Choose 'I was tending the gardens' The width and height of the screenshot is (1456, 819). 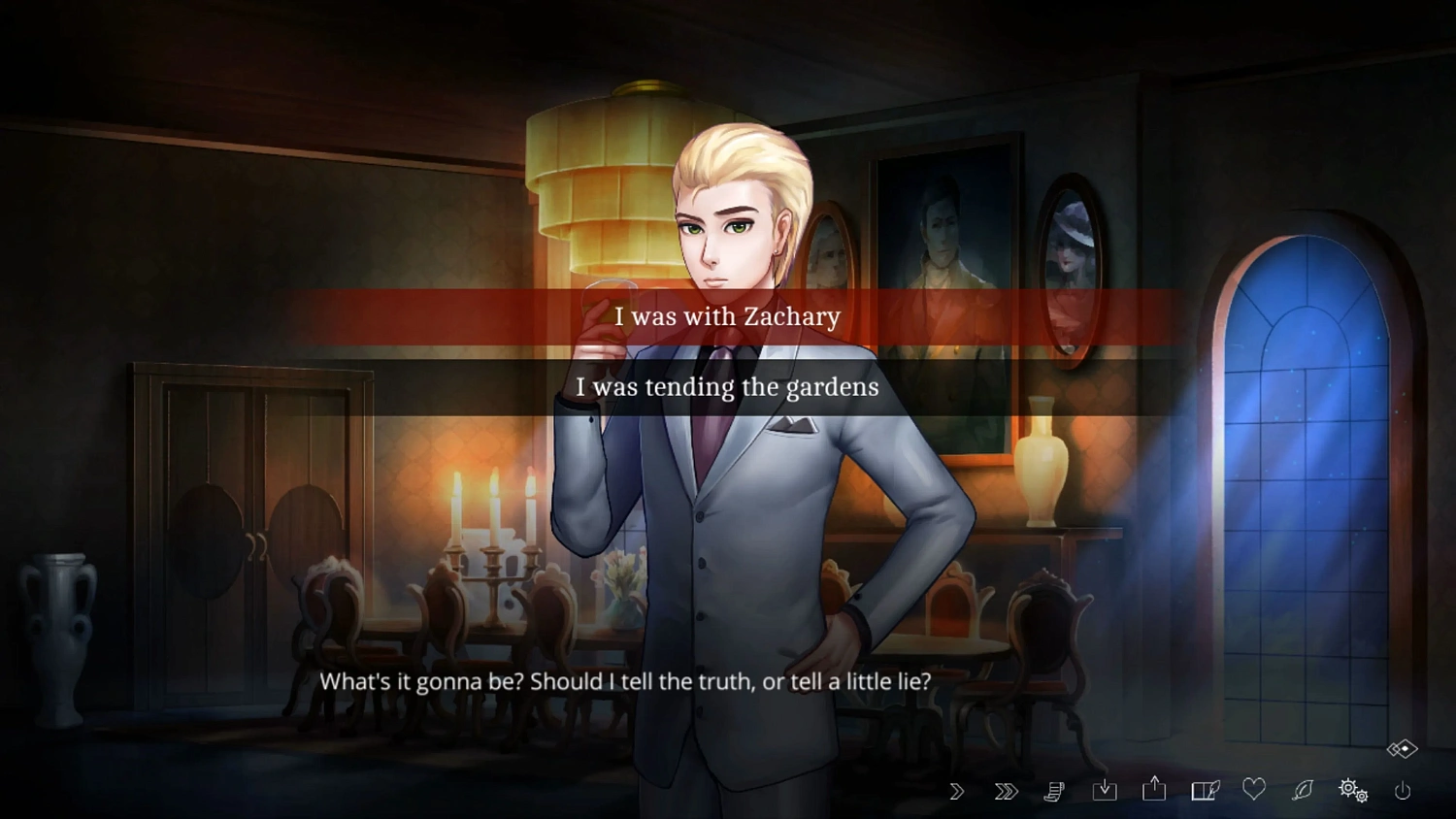pos(726,387)
